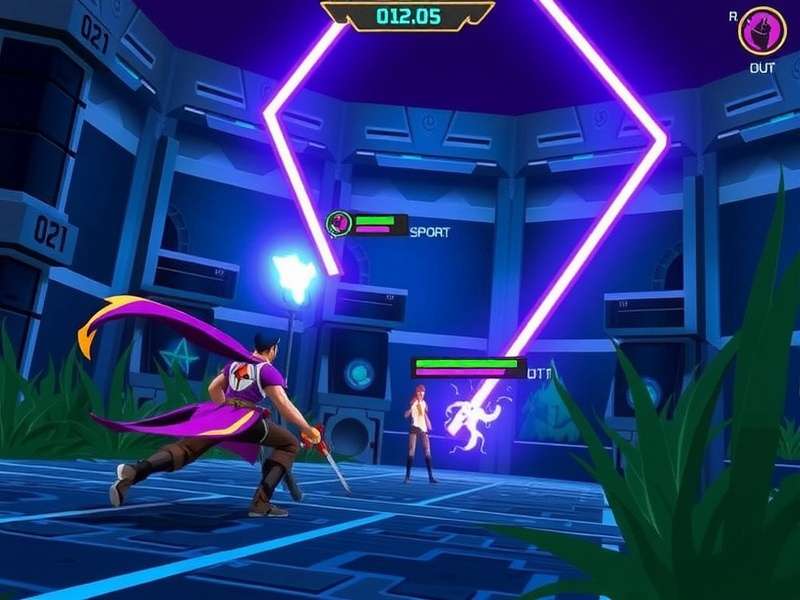800x600 pixels.
Task: Activate the magenta ability icon labeled OUT
Action: pos(762,31)
